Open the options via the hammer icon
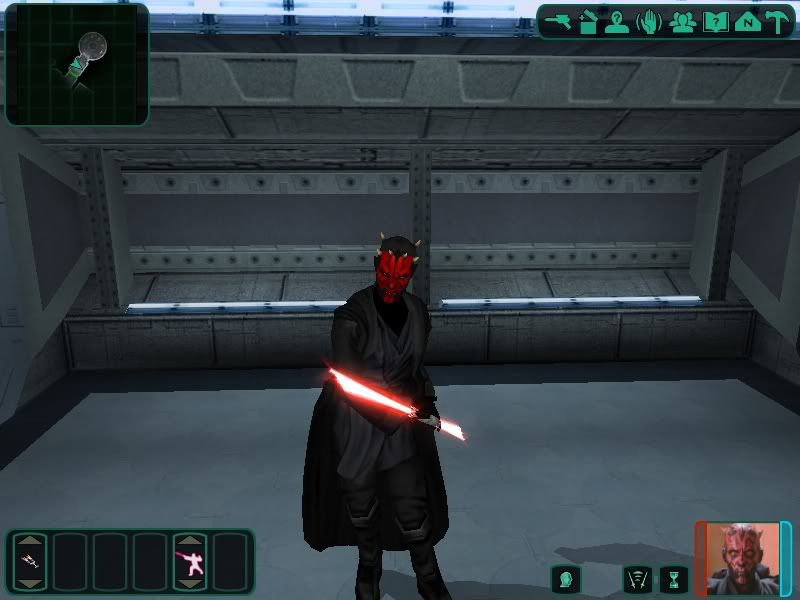Image resolution: width=800 pixels, height=600 pixels. point(777,21)
